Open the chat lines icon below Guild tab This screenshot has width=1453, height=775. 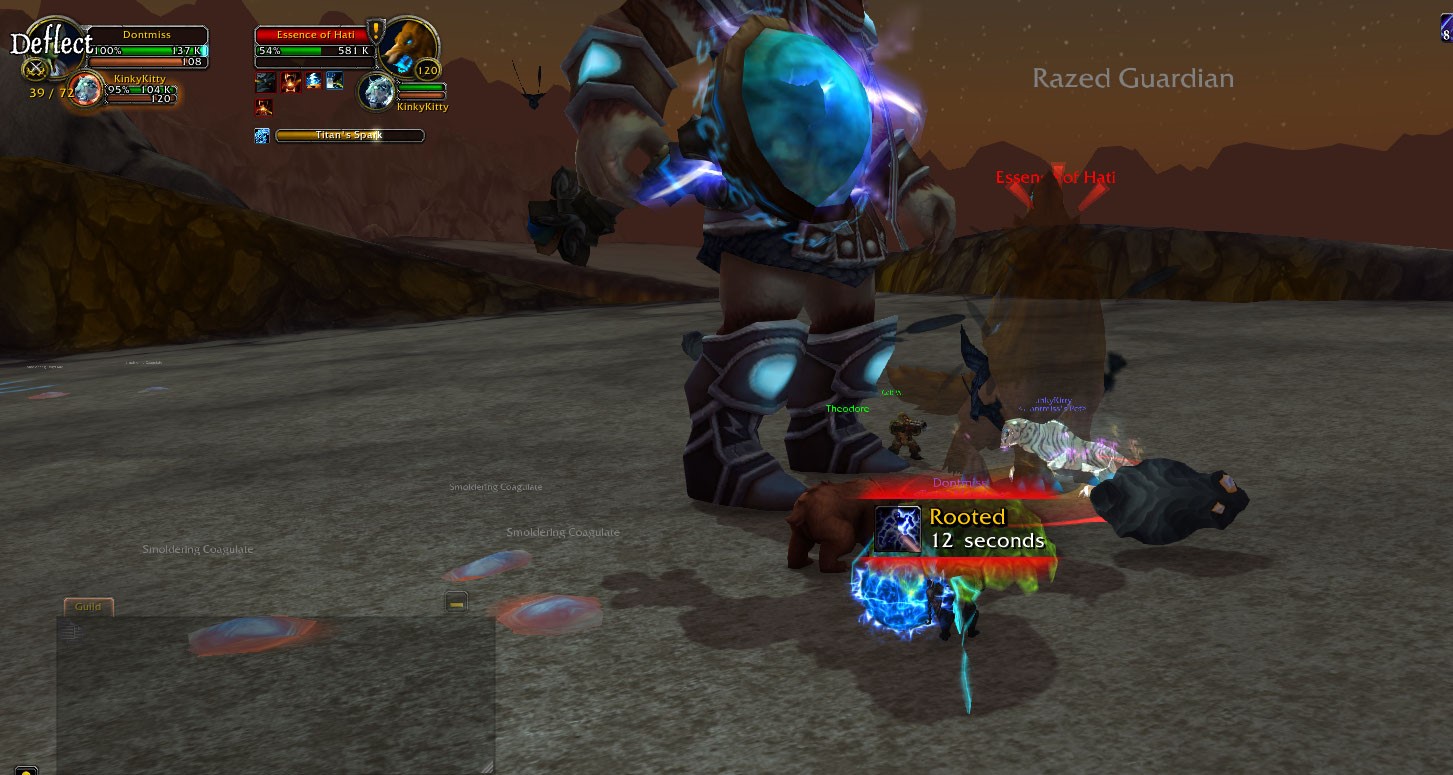click(x=71, y=631)
